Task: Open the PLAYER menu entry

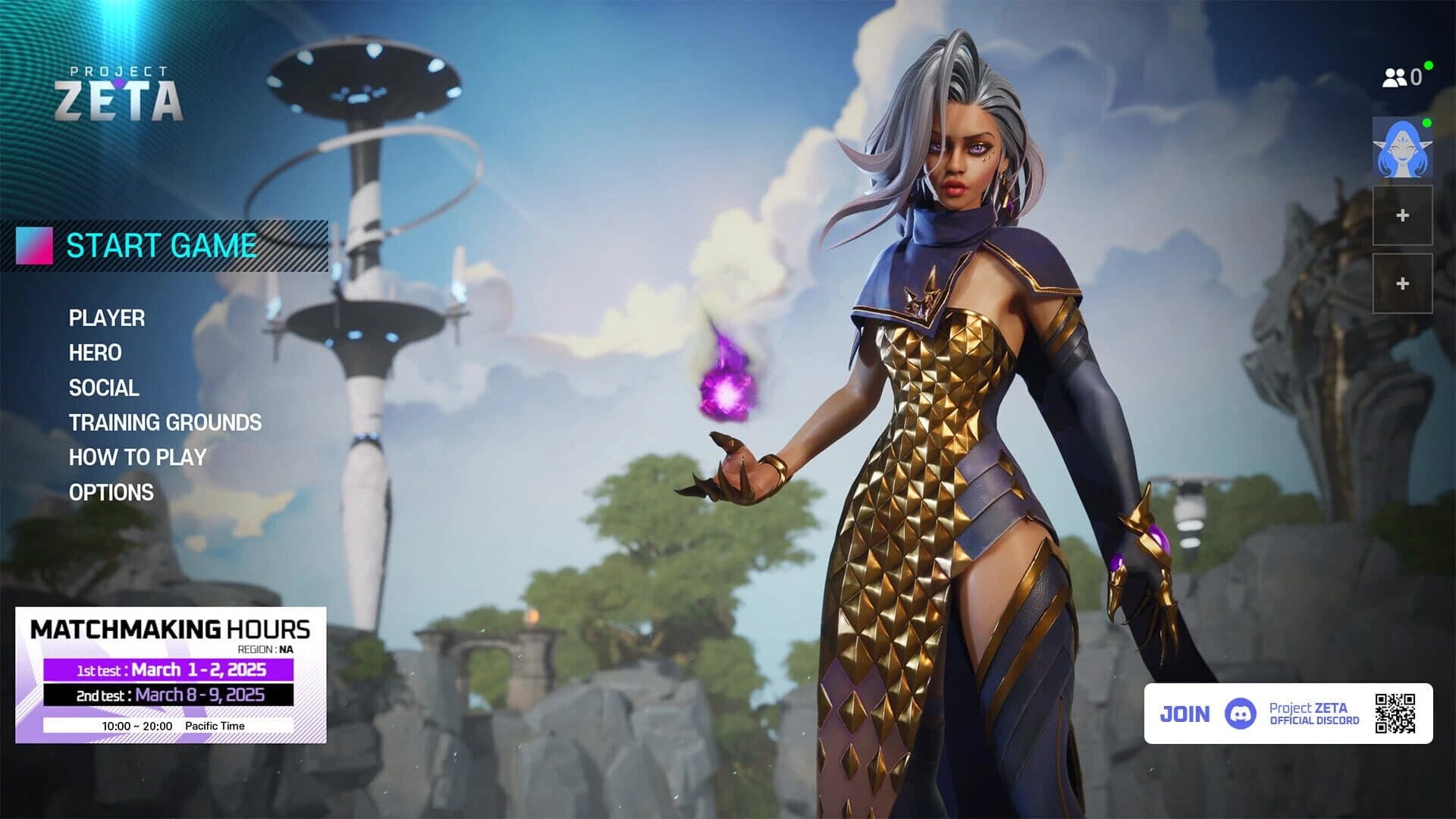Action: tap(105, 319)
